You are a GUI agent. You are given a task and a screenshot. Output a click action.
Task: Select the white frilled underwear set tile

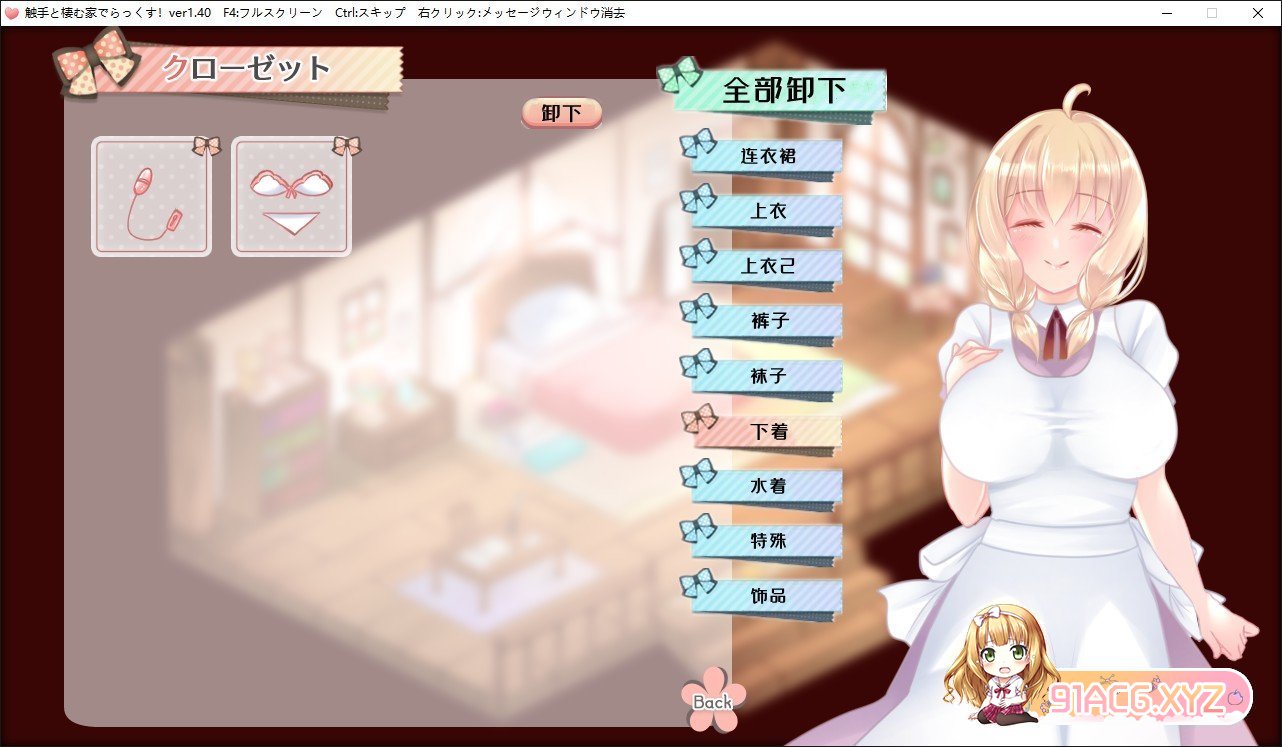(x=292, y=197)
